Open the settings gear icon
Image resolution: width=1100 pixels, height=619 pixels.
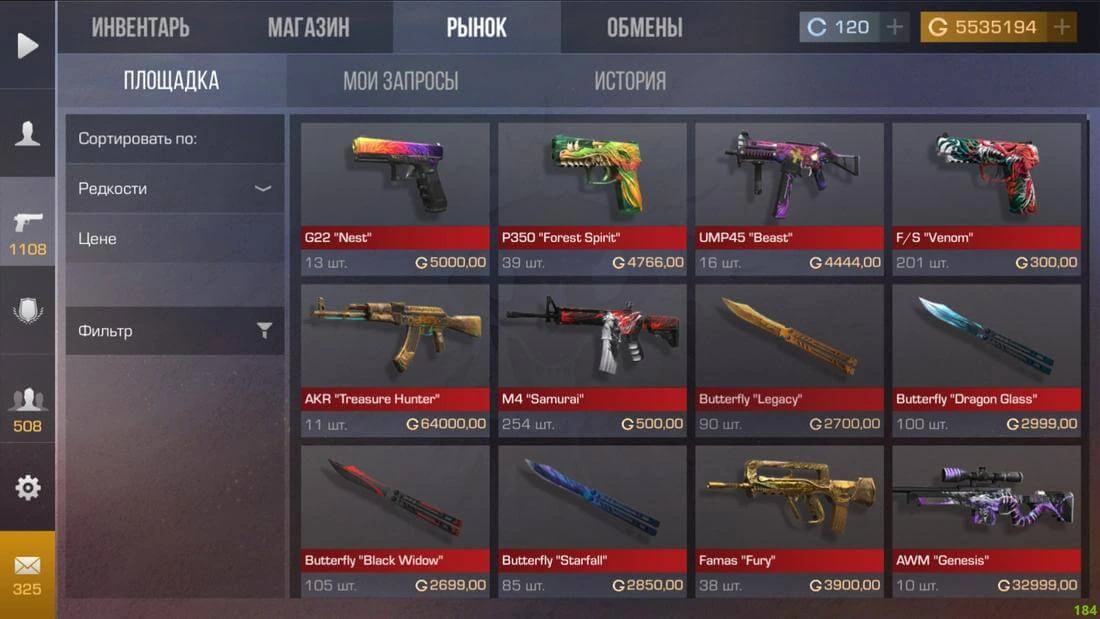pyautogui.click(x=28, y=487)
